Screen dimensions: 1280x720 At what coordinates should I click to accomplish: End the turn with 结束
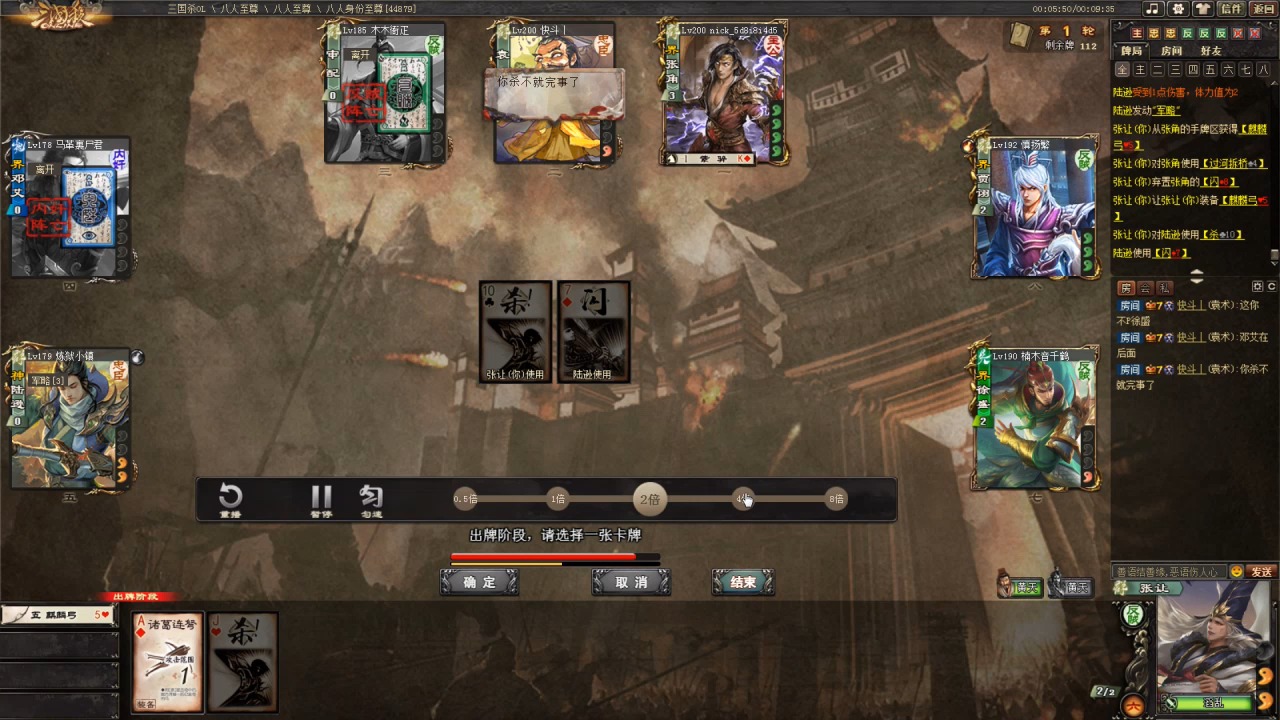tap(743, 582)
